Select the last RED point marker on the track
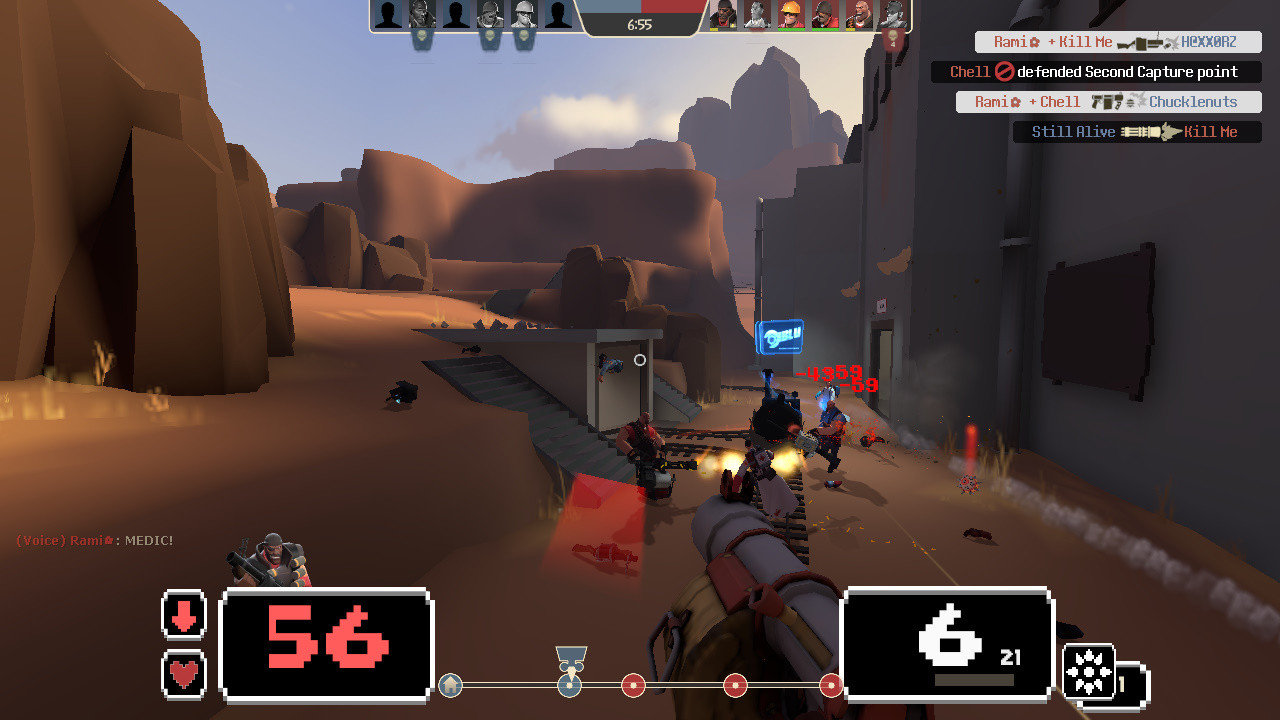The width and height of the screenshot is (1280, 720). pos(831,687)
